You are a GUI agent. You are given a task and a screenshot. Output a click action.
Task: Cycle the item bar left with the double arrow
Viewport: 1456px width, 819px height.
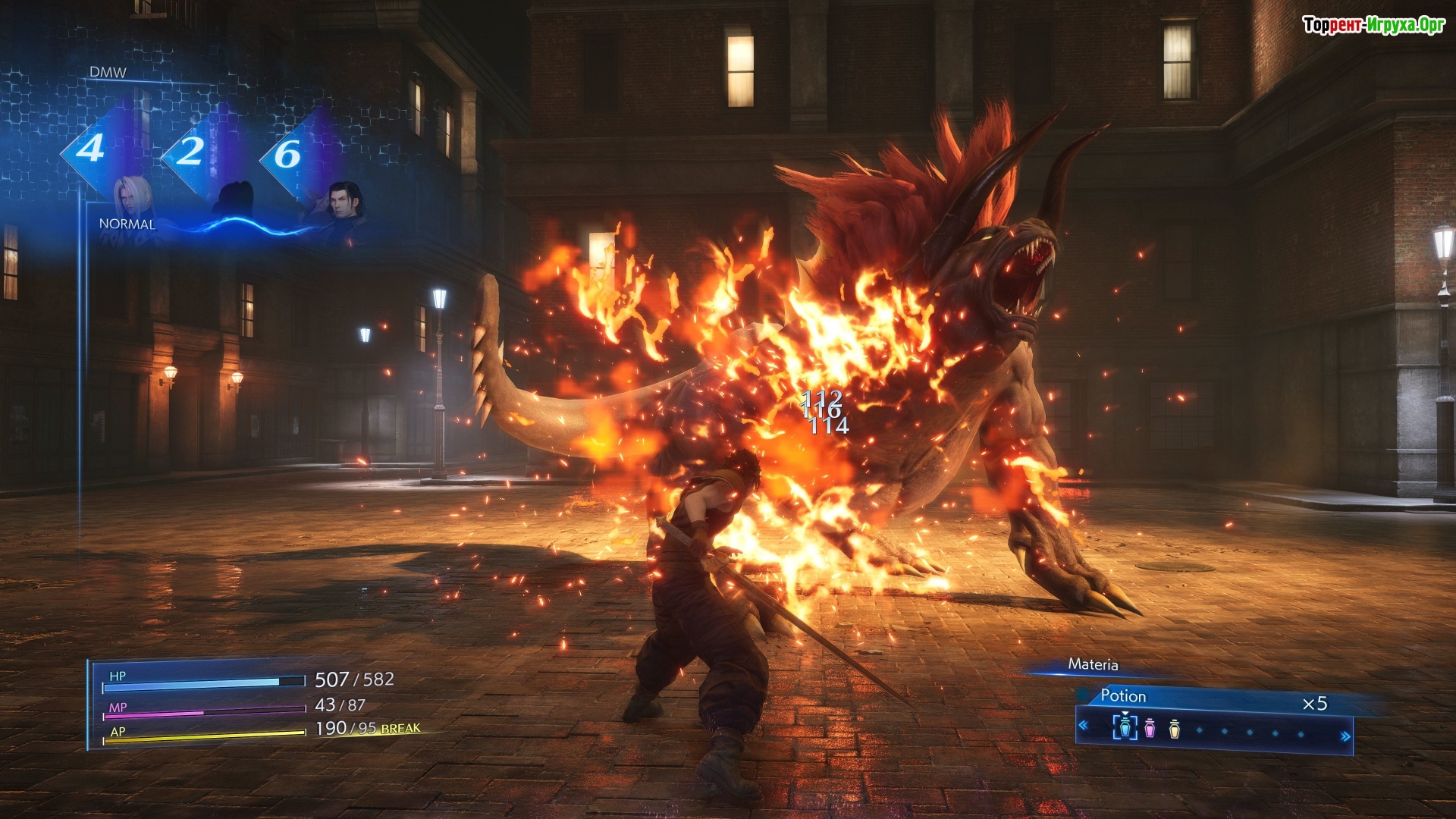pos(1084,726)
